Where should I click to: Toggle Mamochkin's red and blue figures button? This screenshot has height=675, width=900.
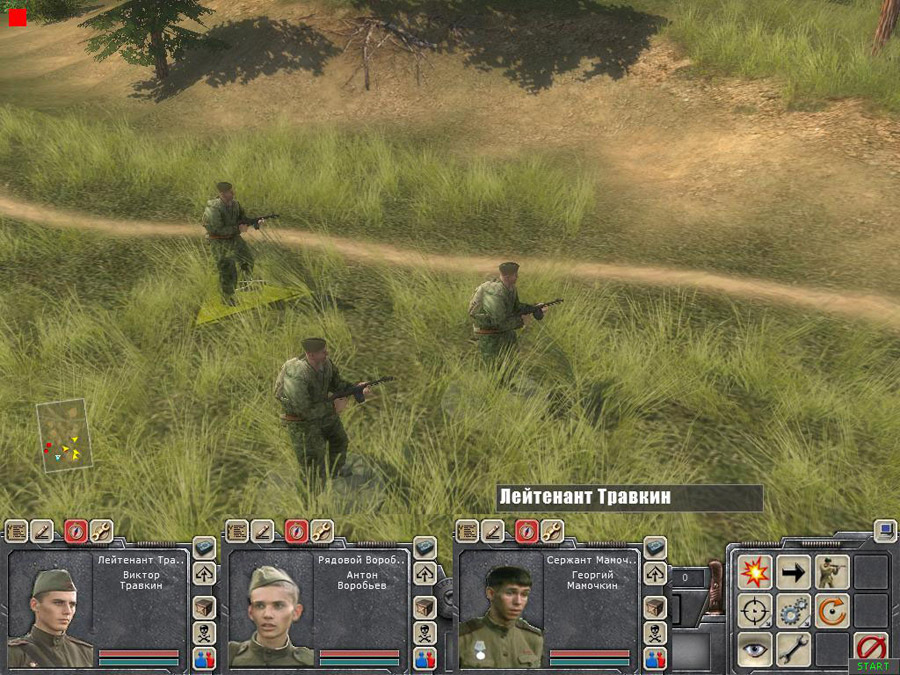click(x=655, y=659)
